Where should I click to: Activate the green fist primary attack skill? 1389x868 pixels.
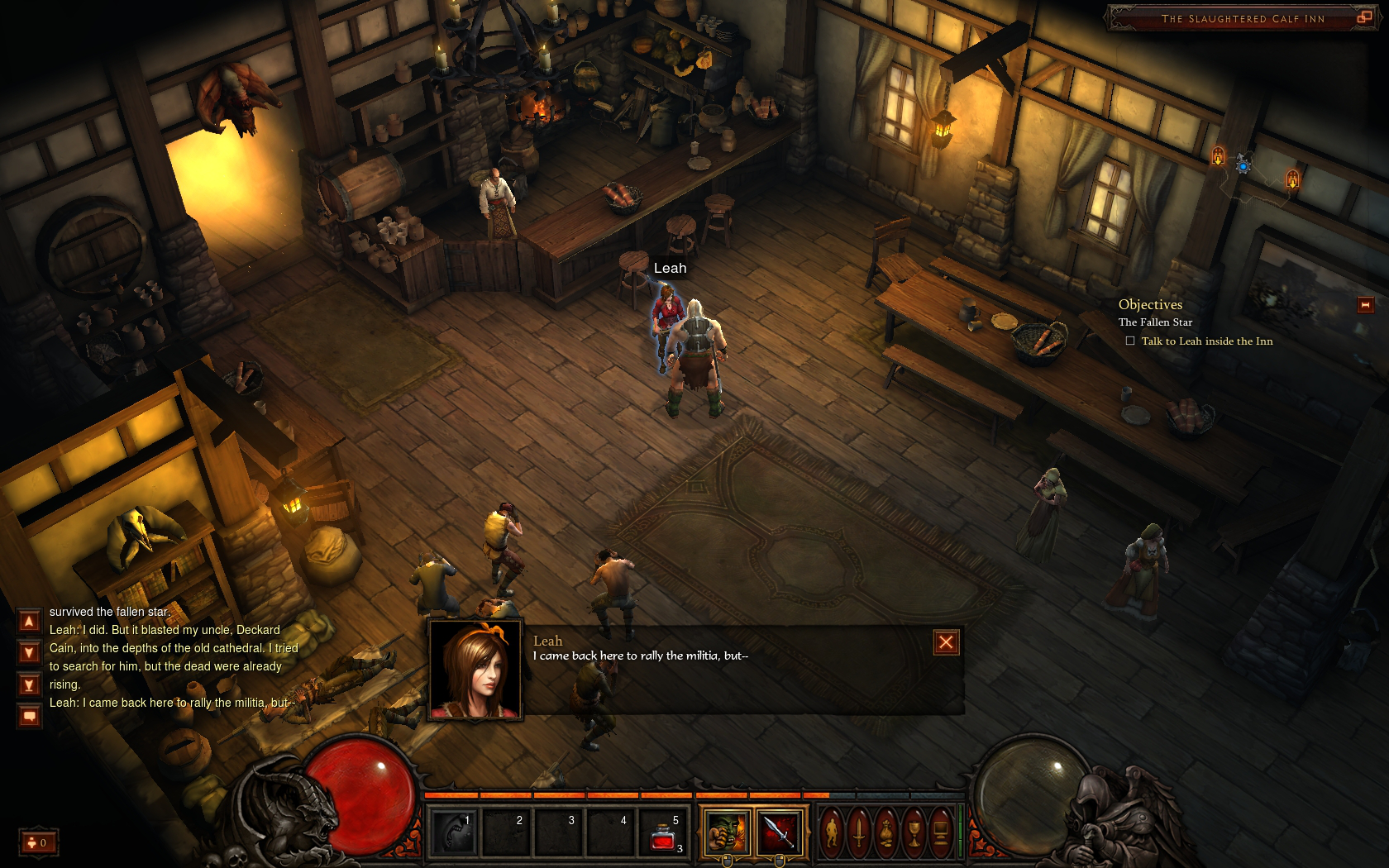coord(727,832)
